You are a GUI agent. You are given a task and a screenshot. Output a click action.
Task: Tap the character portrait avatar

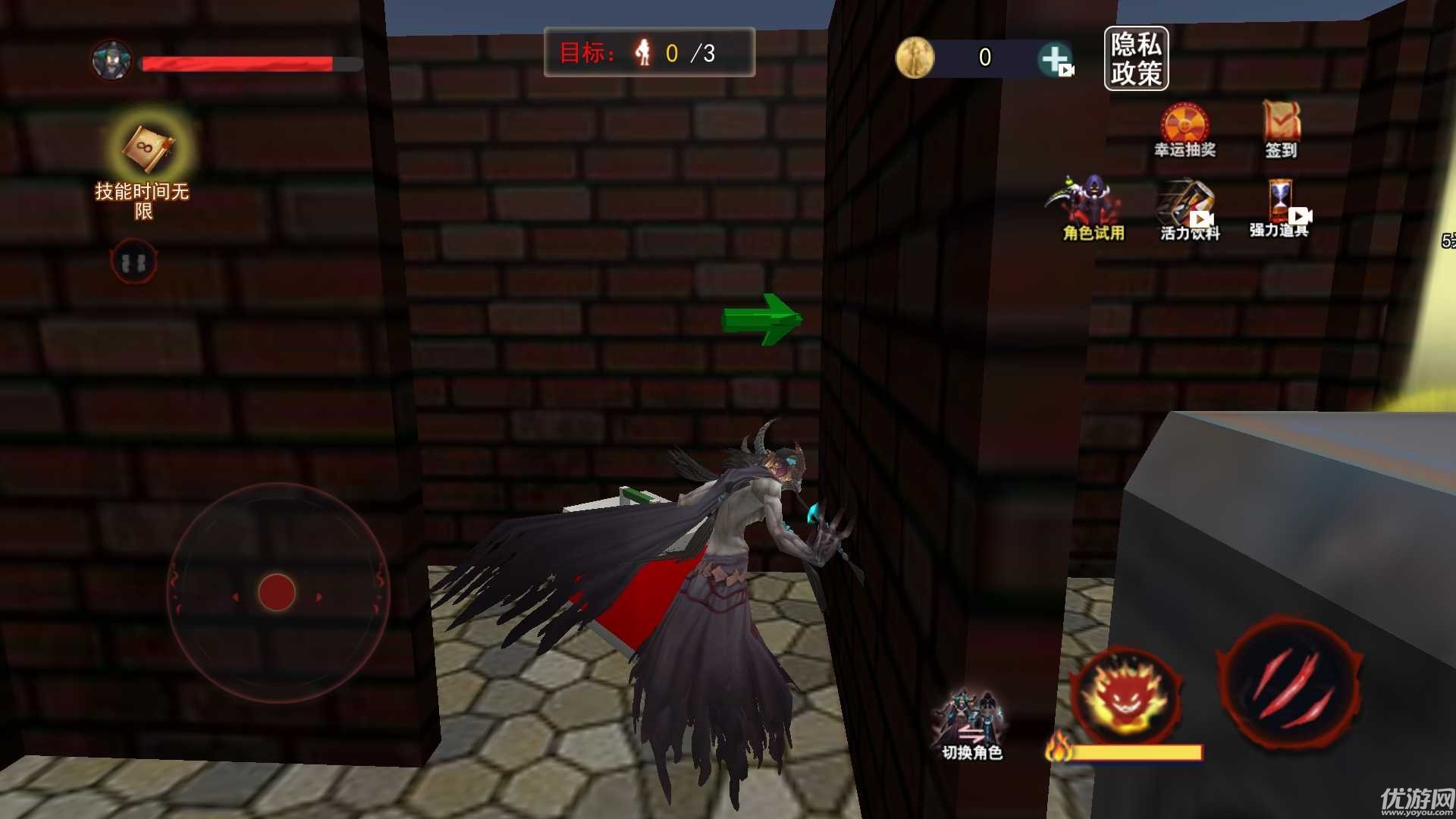click(111, 60)
